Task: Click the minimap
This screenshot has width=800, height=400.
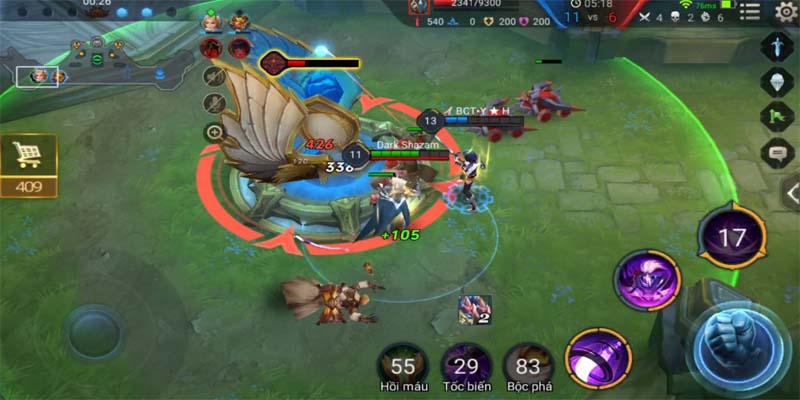Action: (x=95, y=62)
